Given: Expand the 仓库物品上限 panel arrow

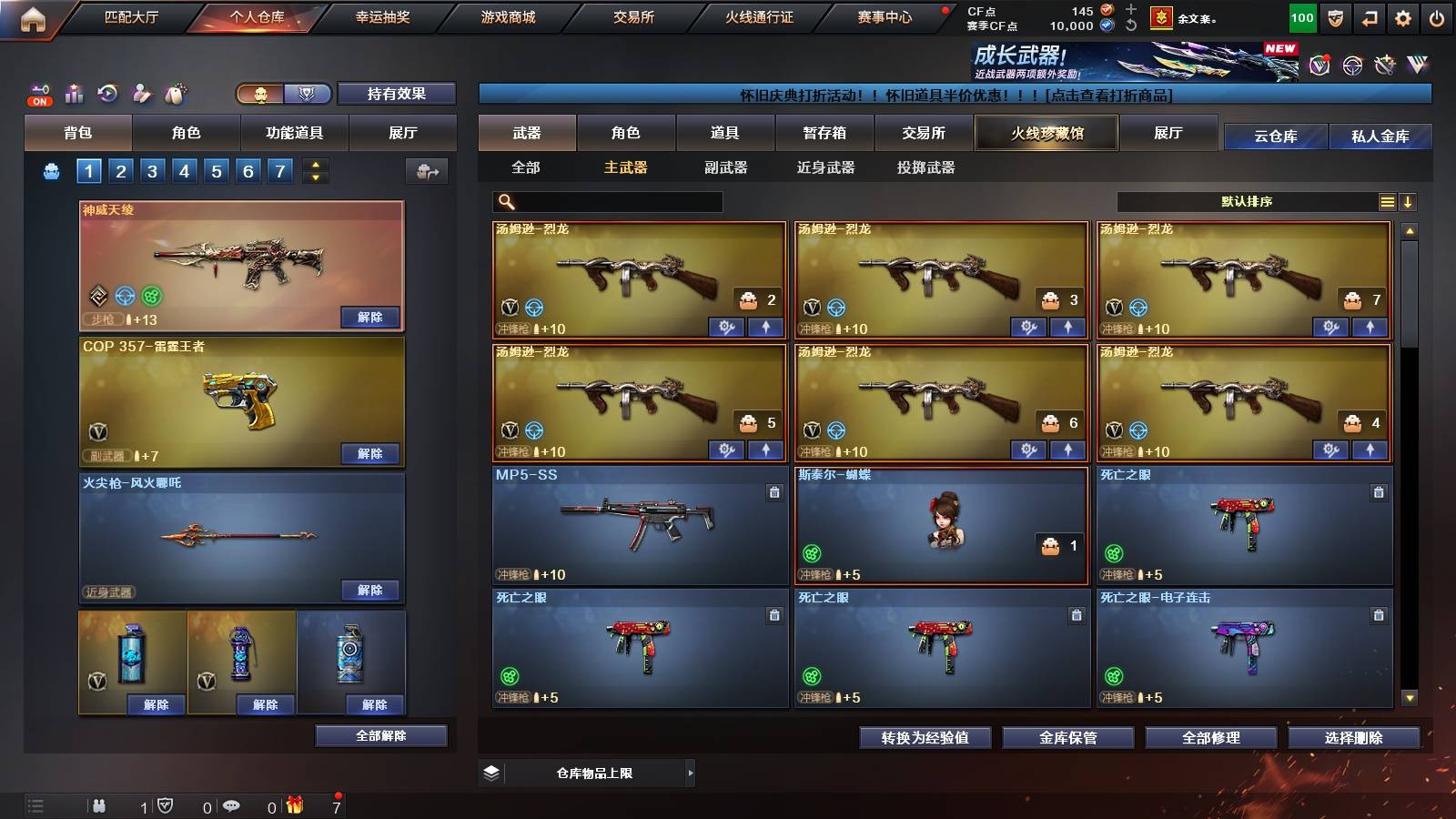Looking at the screenshot, I should pyautogui.click(x=691, y=773).
